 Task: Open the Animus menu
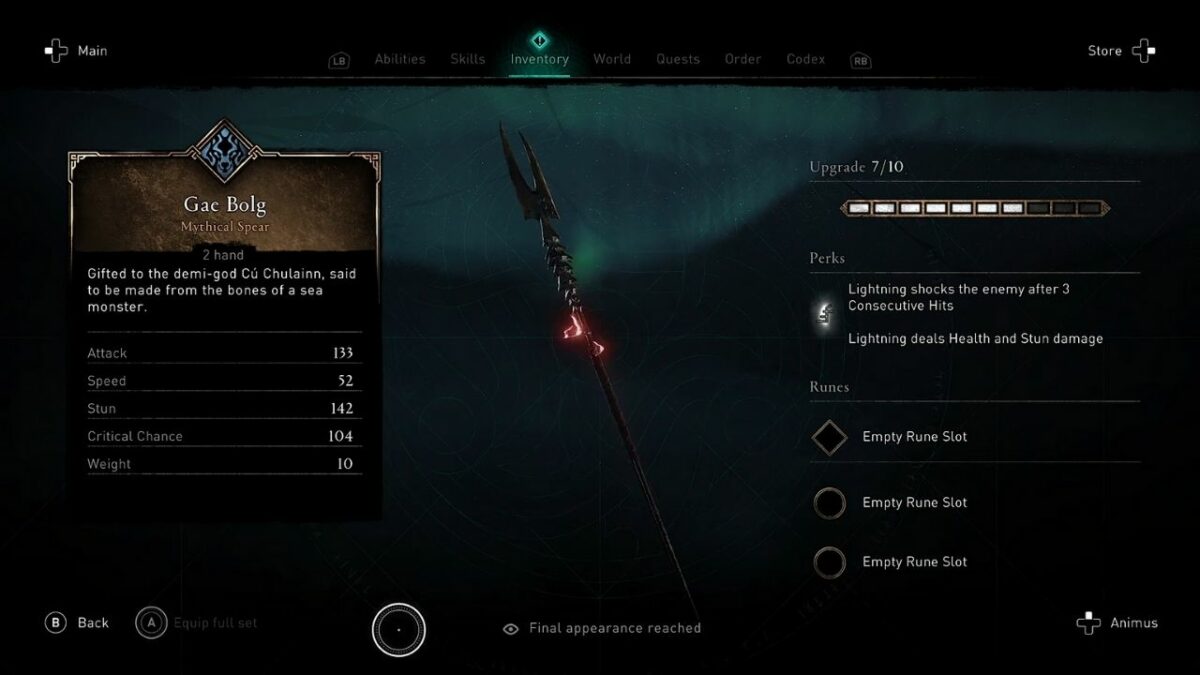(1117, 623)
